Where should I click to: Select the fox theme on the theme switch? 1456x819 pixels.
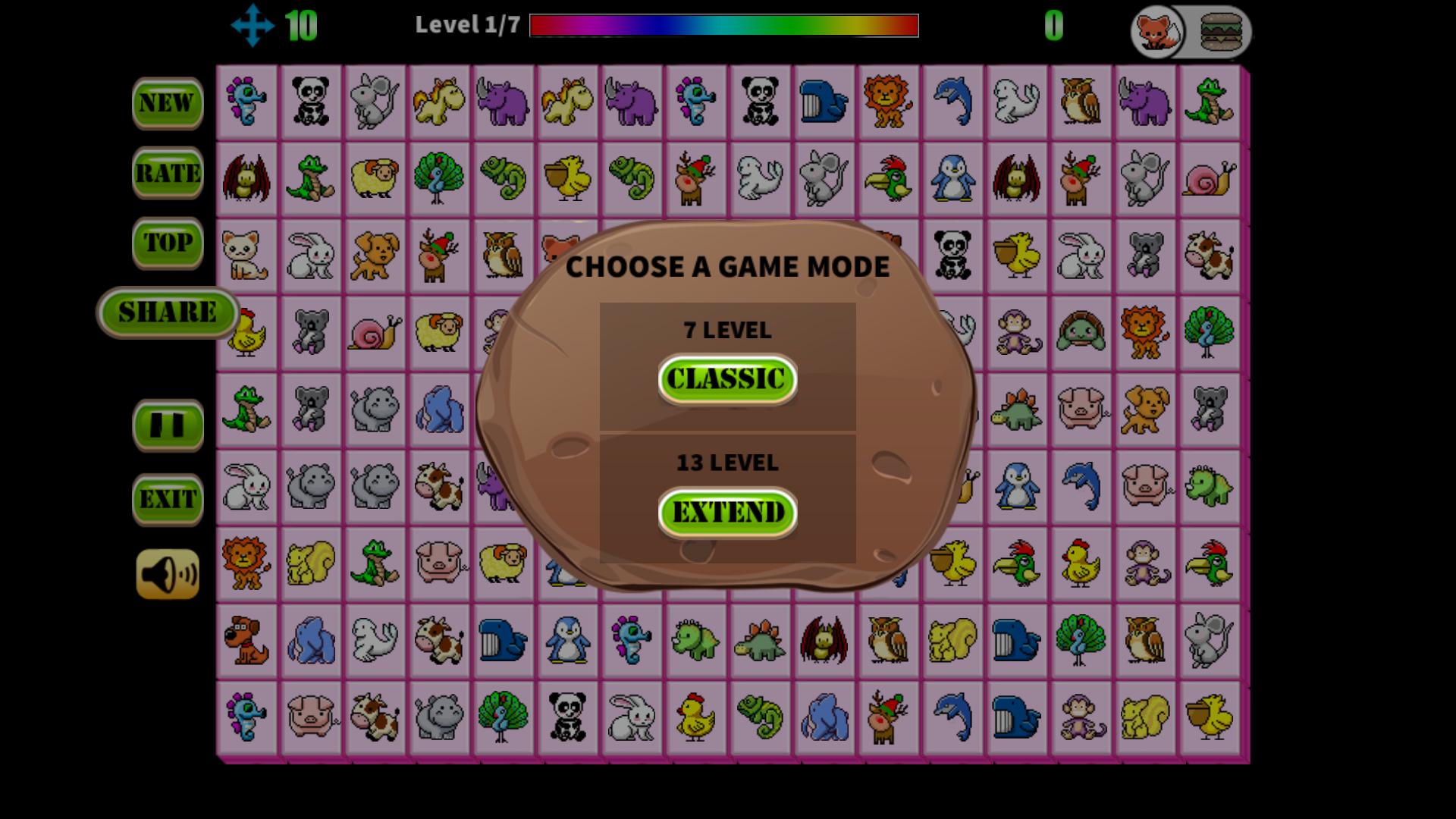point(1155,32)
